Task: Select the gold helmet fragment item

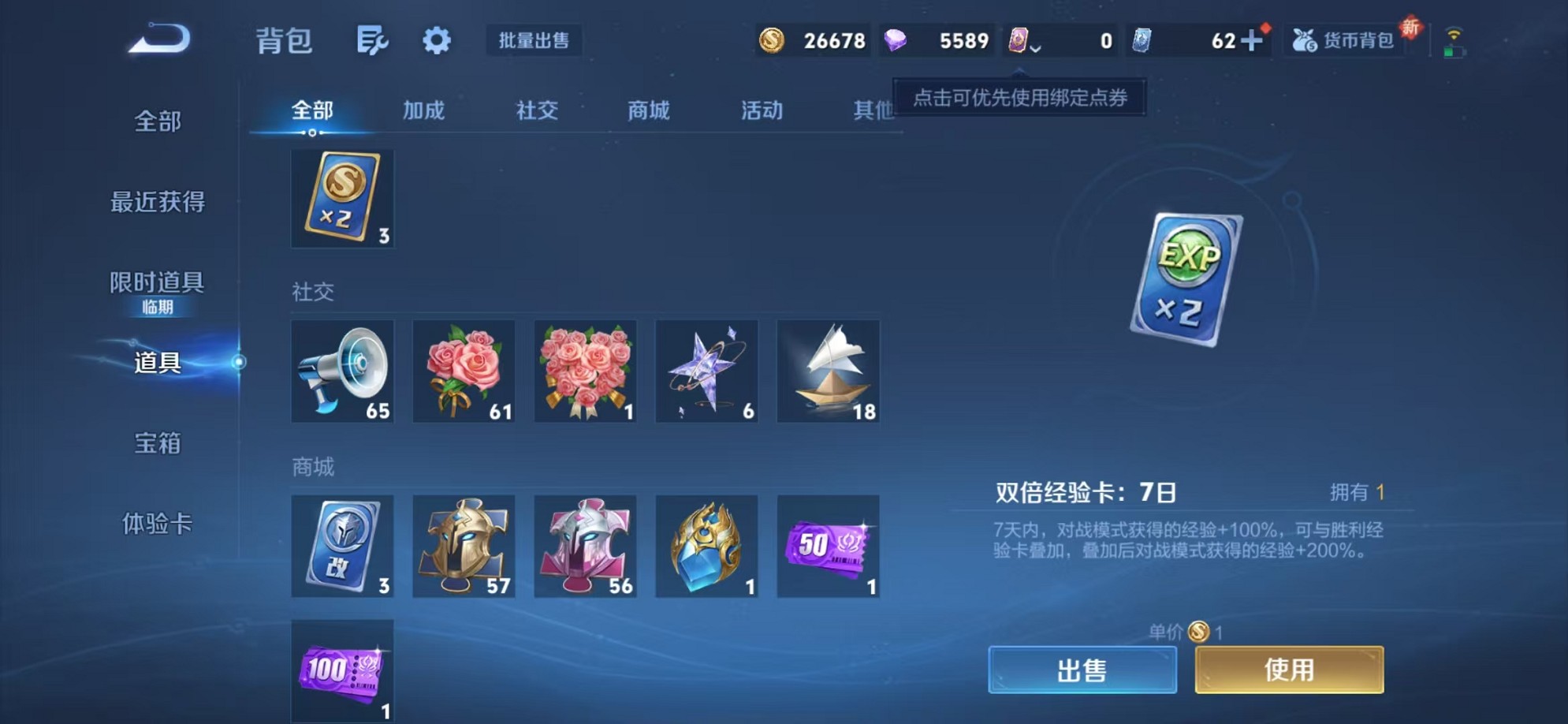Action: (x=464, y=546)
